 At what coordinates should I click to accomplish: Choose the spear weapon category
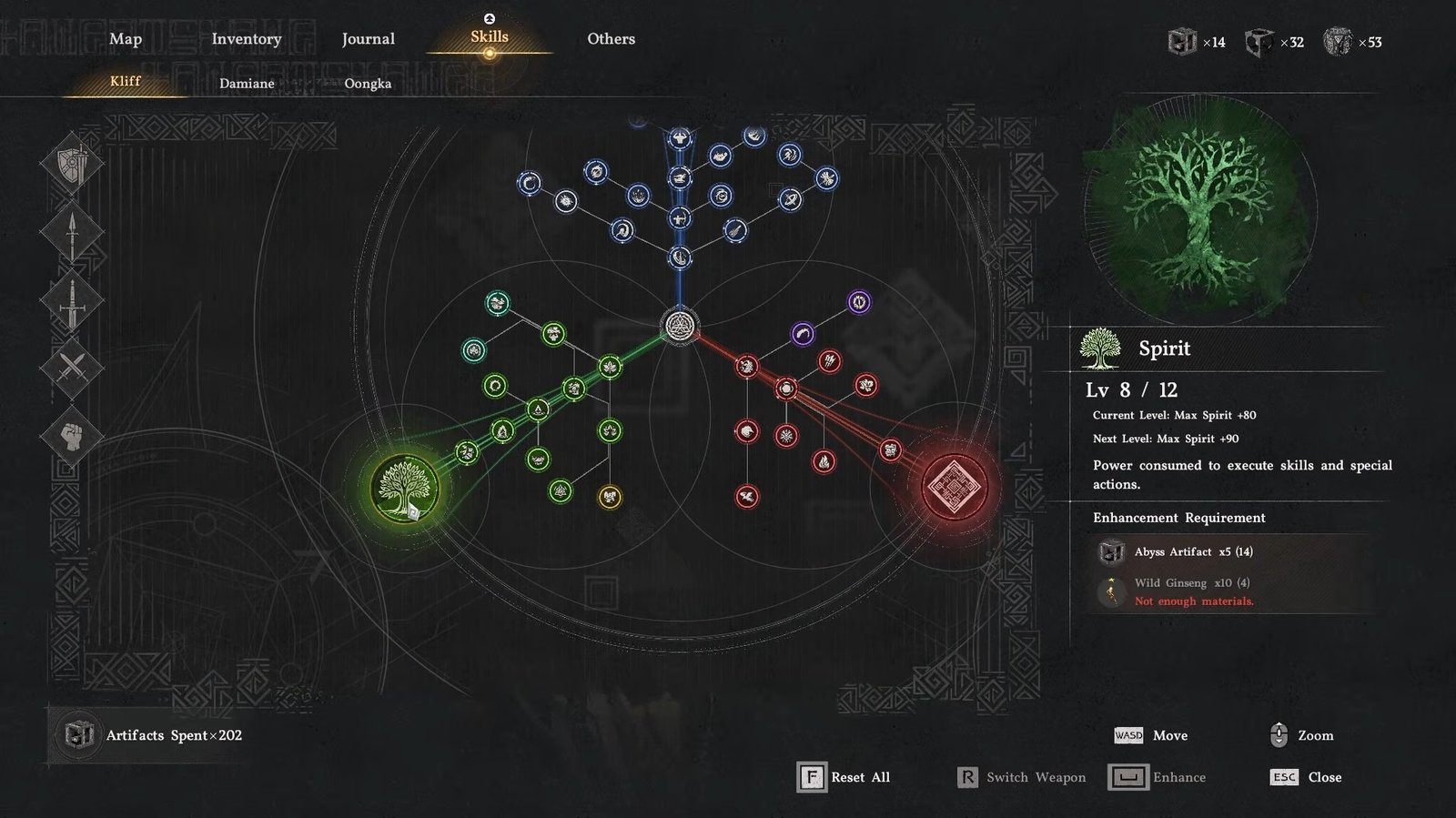(x=72, y=233)
